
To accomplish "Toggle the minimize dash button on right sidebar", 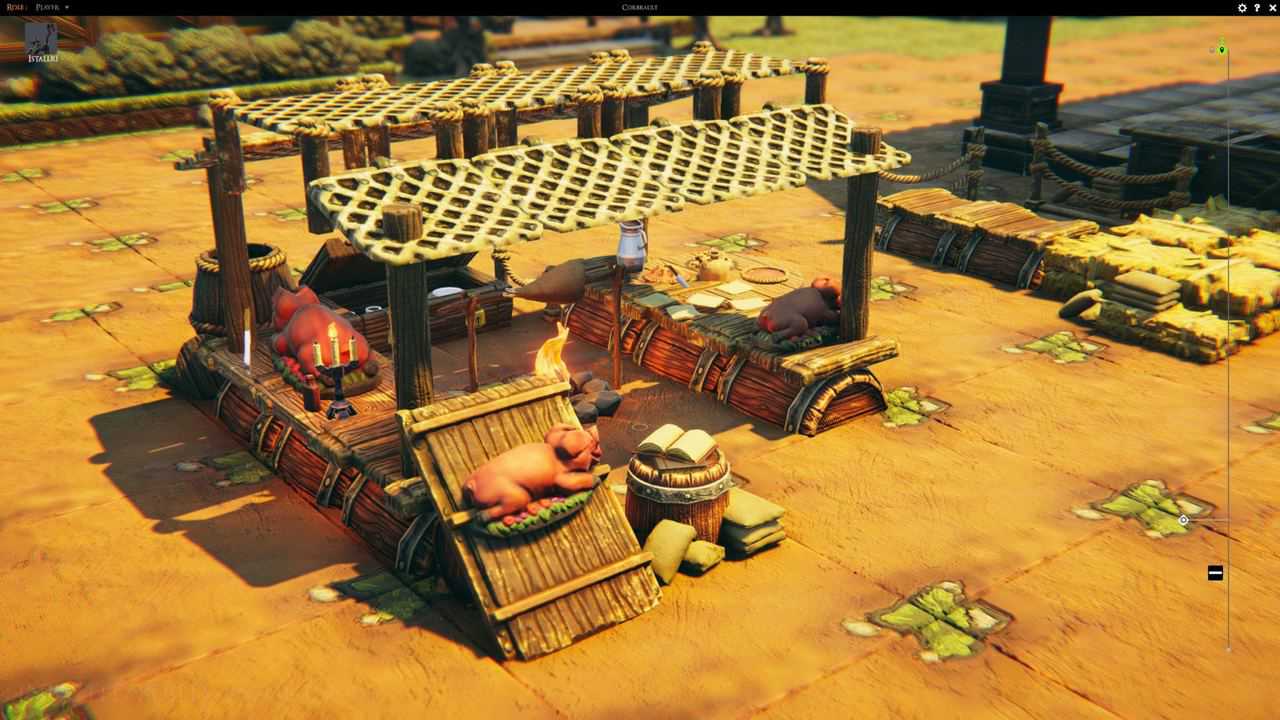I will point(1215,572).
